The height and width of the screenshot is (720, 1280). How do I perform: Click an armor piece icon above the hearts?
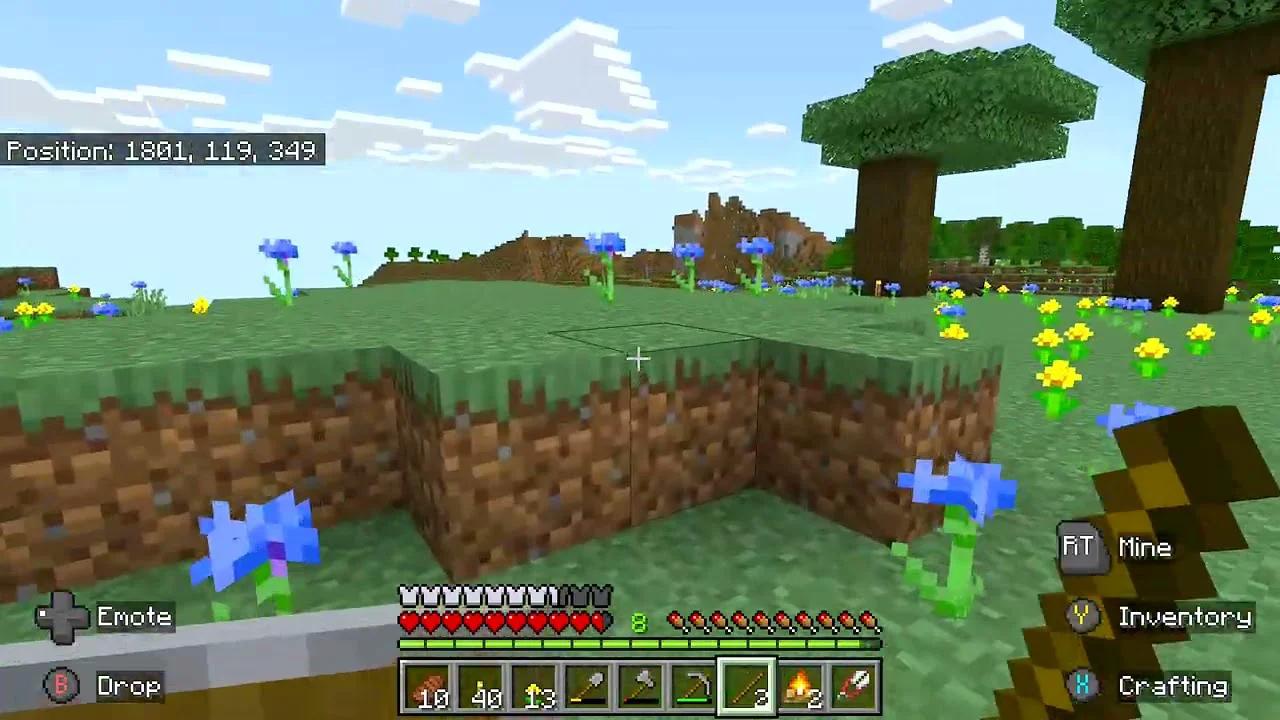410,594
